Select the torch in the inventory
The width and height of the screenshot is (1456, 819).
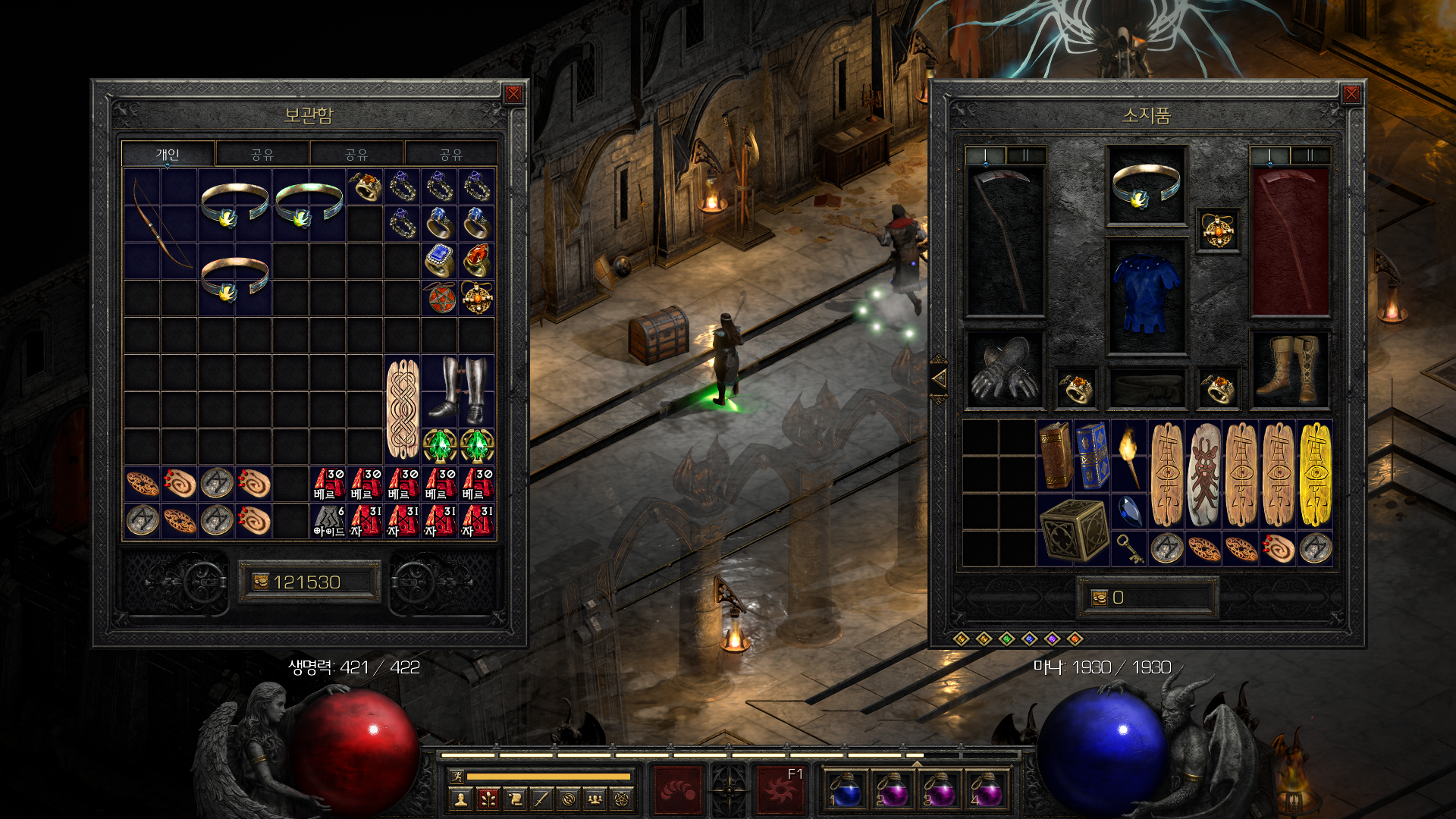coord(1128,455)
